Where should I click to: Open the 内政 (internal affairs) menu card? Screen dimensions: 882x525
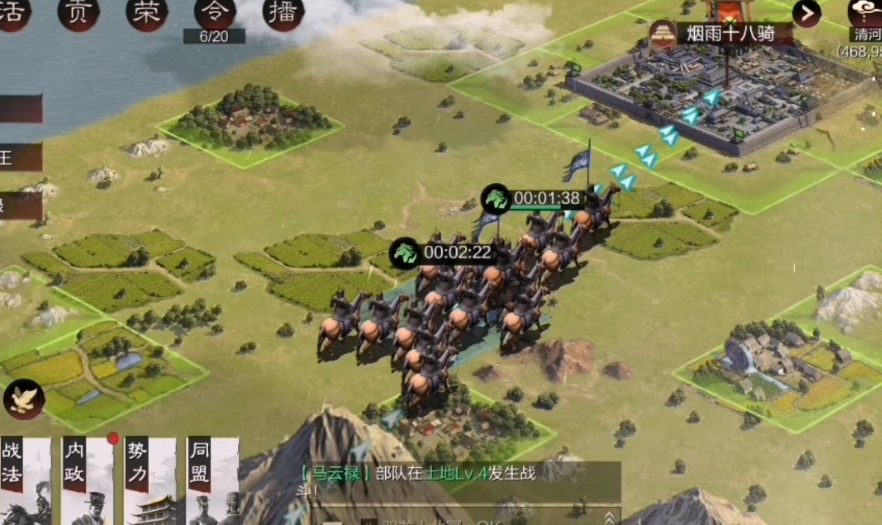pos(86,480)
